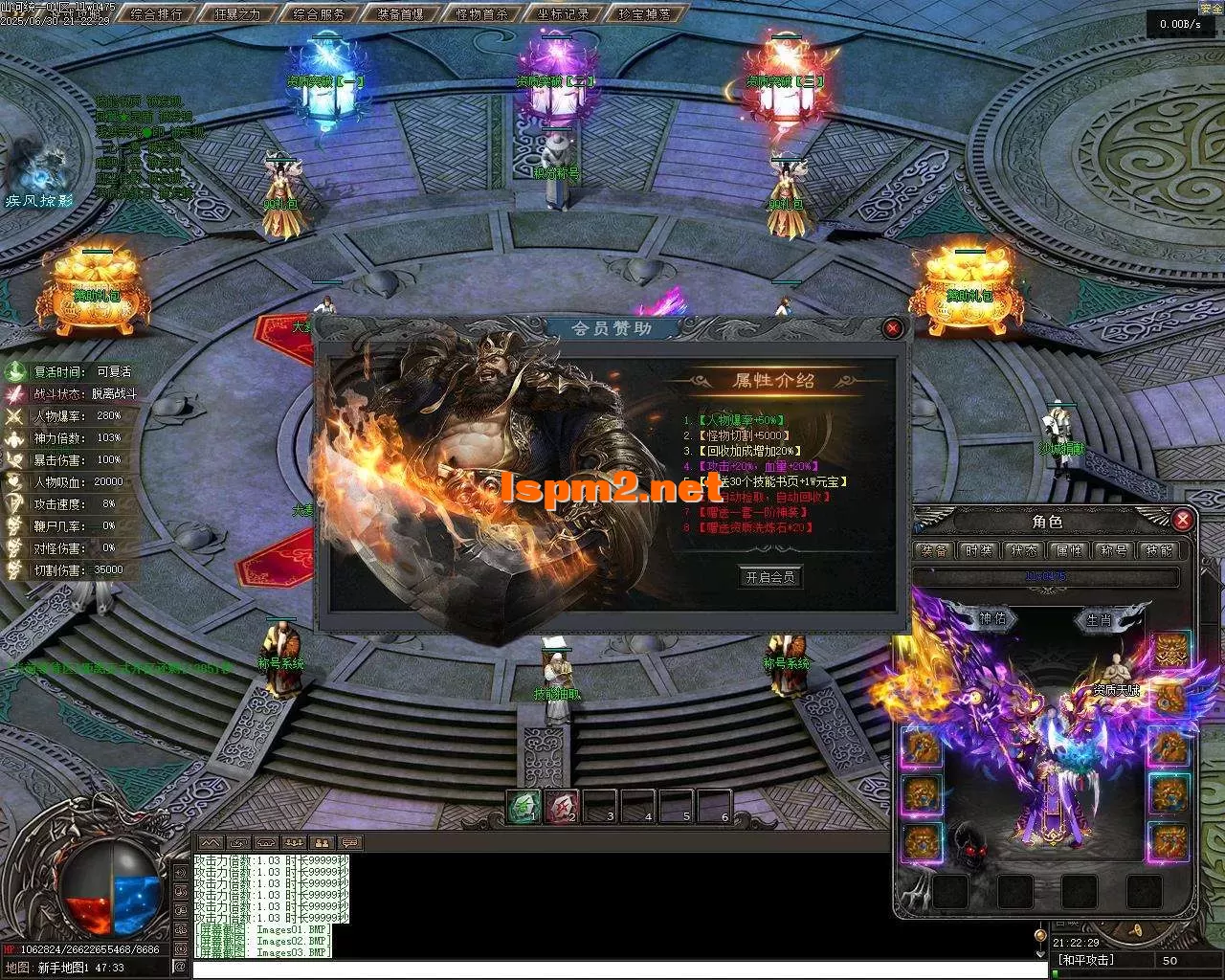Screen dimensions: 1225x980
Task: Open the 装备首爆 menu
Action: click(400, 14)
